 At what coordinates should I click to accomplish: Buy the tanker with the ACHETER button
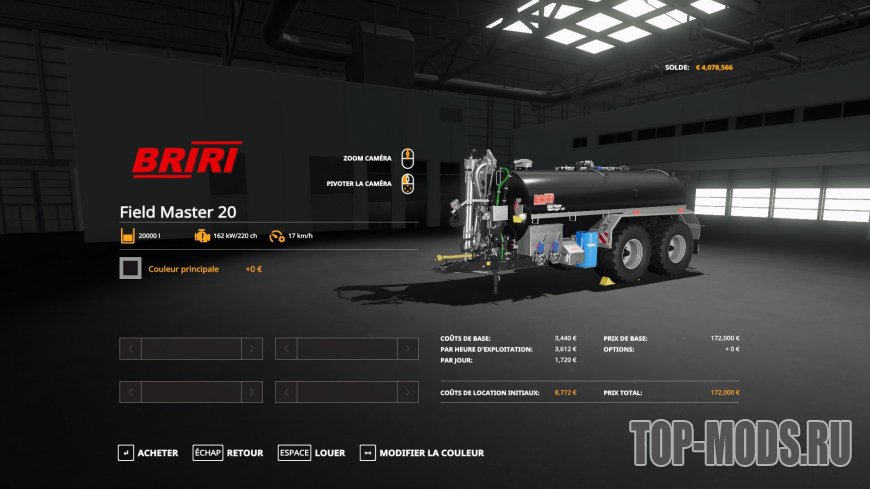tap(148, 453)
